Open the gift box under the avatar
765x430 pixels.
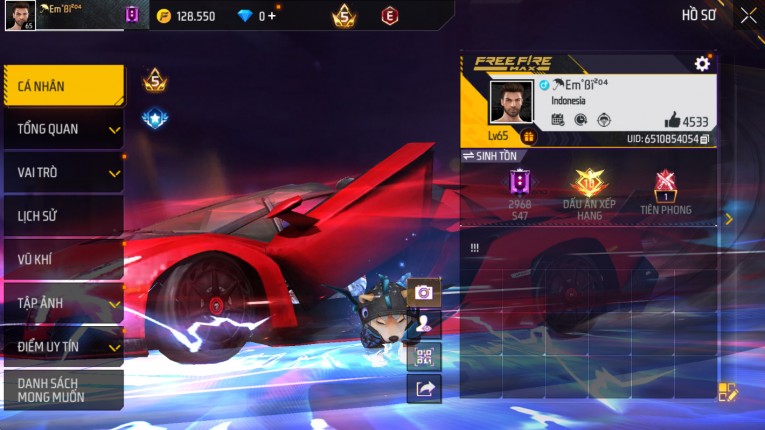(x=529, y=137)
